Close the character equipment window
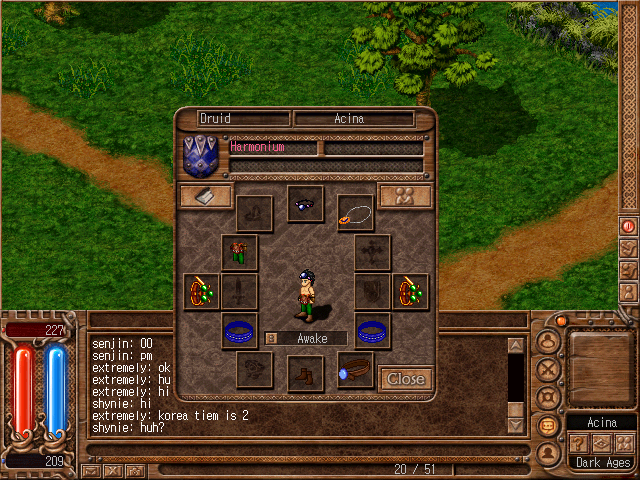The image size is (640, 480). click(x=406, y=379)
